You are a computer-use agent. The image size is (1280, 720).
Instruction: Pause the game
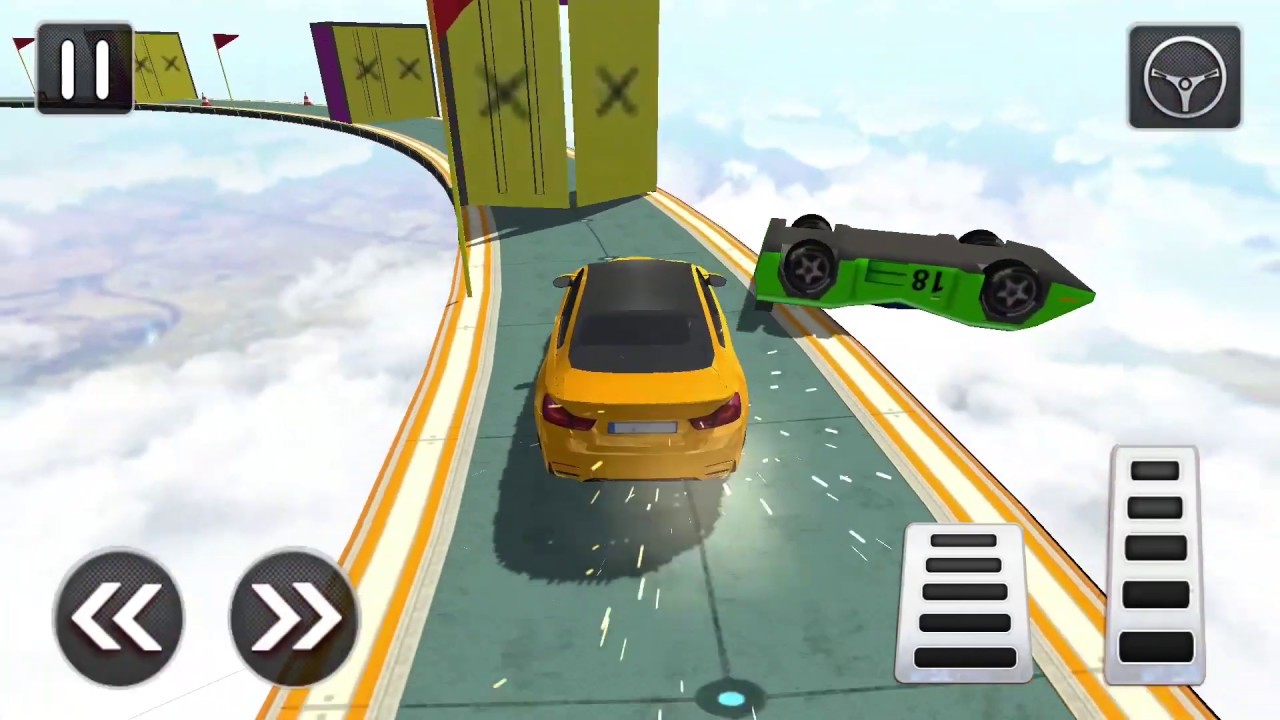tap(85, 68)
